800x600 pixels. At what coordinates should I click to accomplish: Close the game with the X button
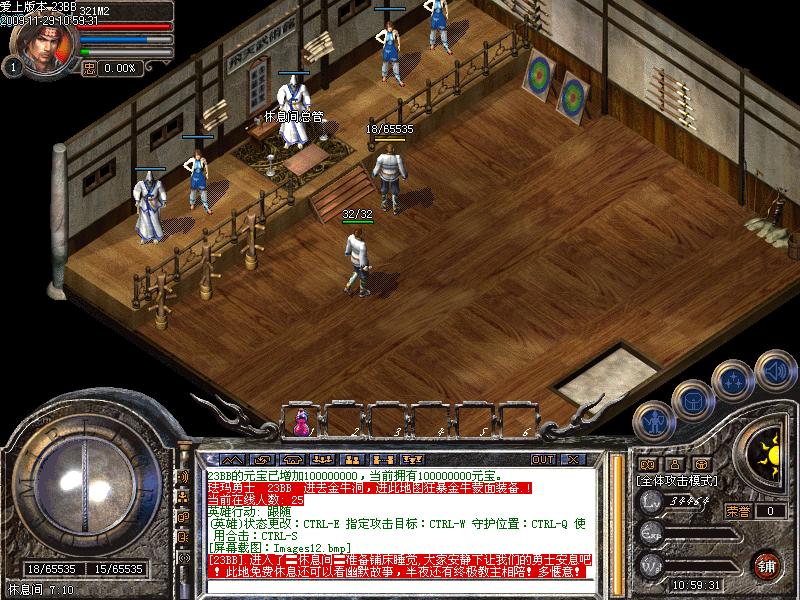[572, 460]
